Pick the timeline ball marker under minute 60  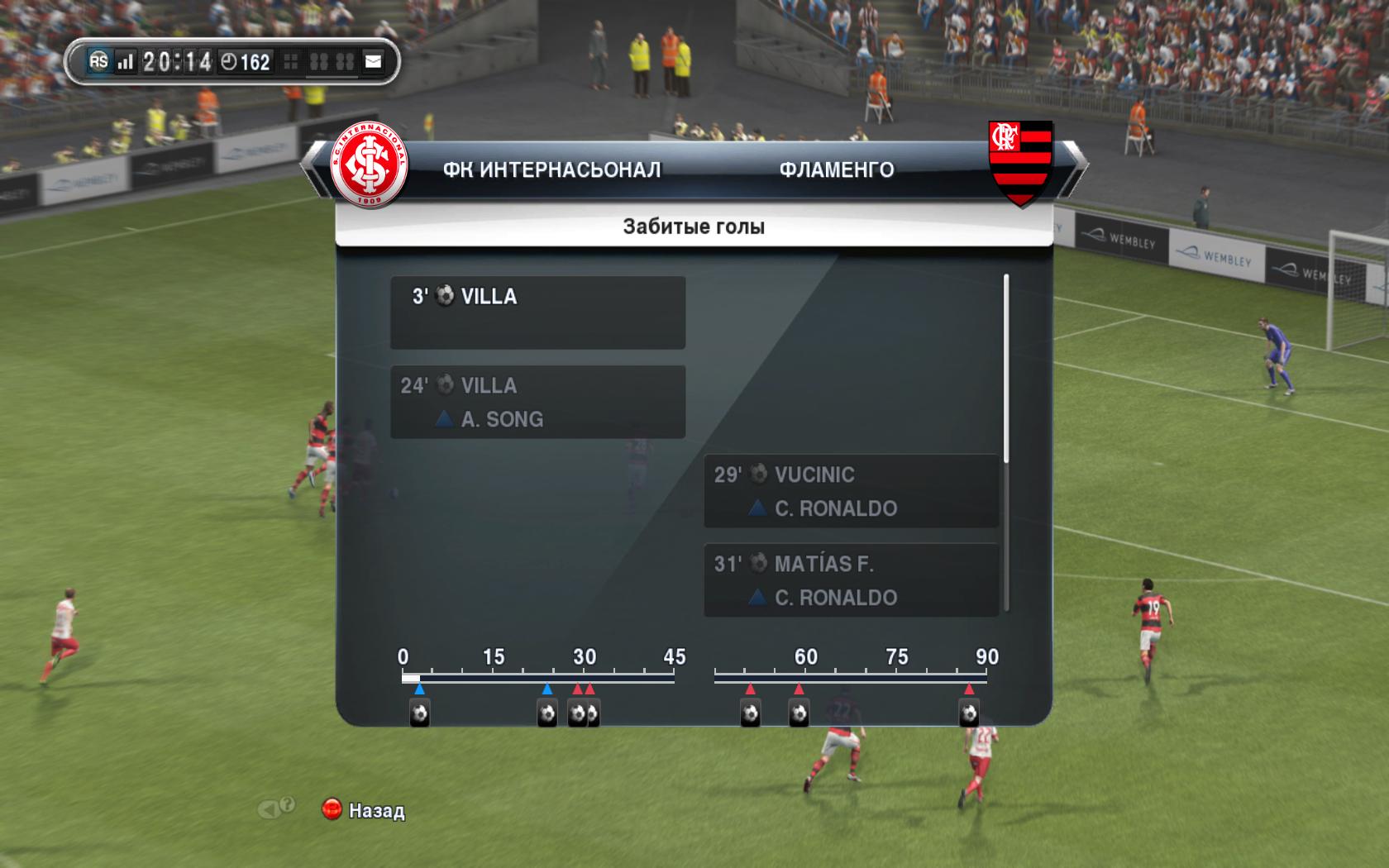click(799, 713)
